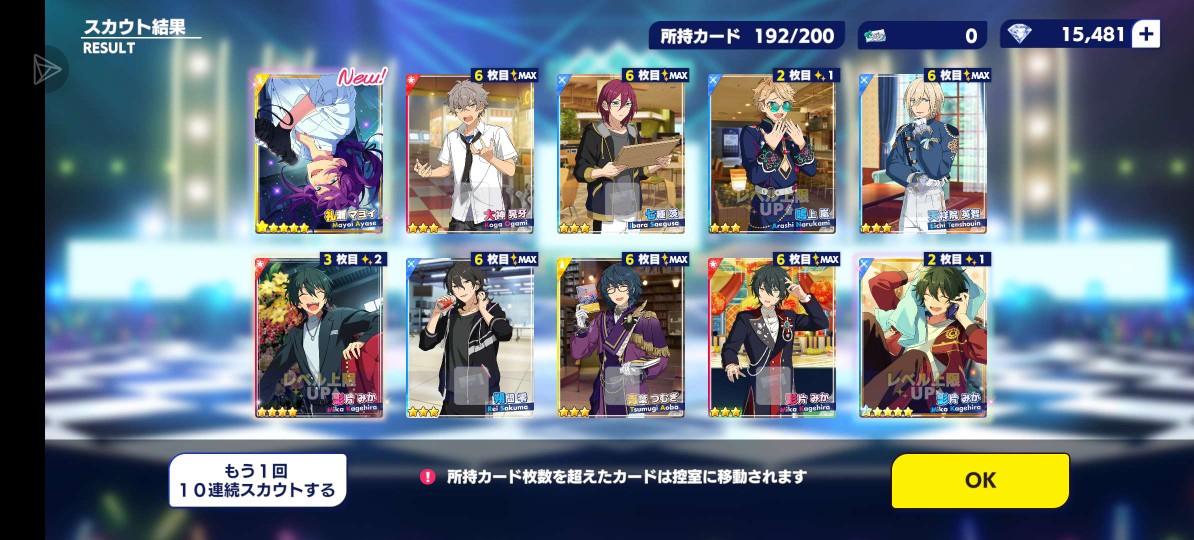Open the Ibara Saegusa card

point(621,152)
